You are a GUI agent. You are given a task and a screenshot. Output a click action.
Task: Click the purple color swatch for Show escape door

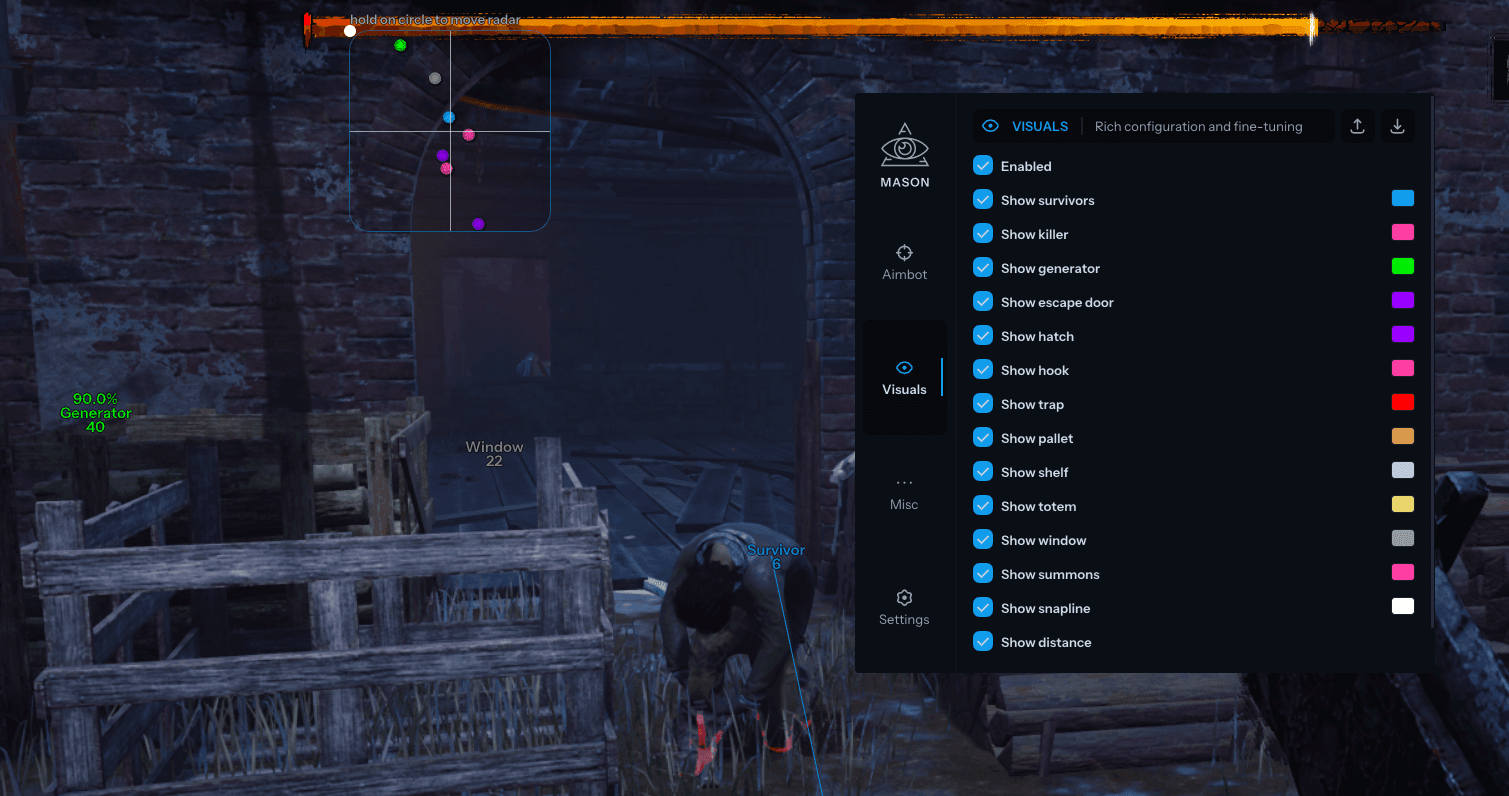coord(1402,299)
